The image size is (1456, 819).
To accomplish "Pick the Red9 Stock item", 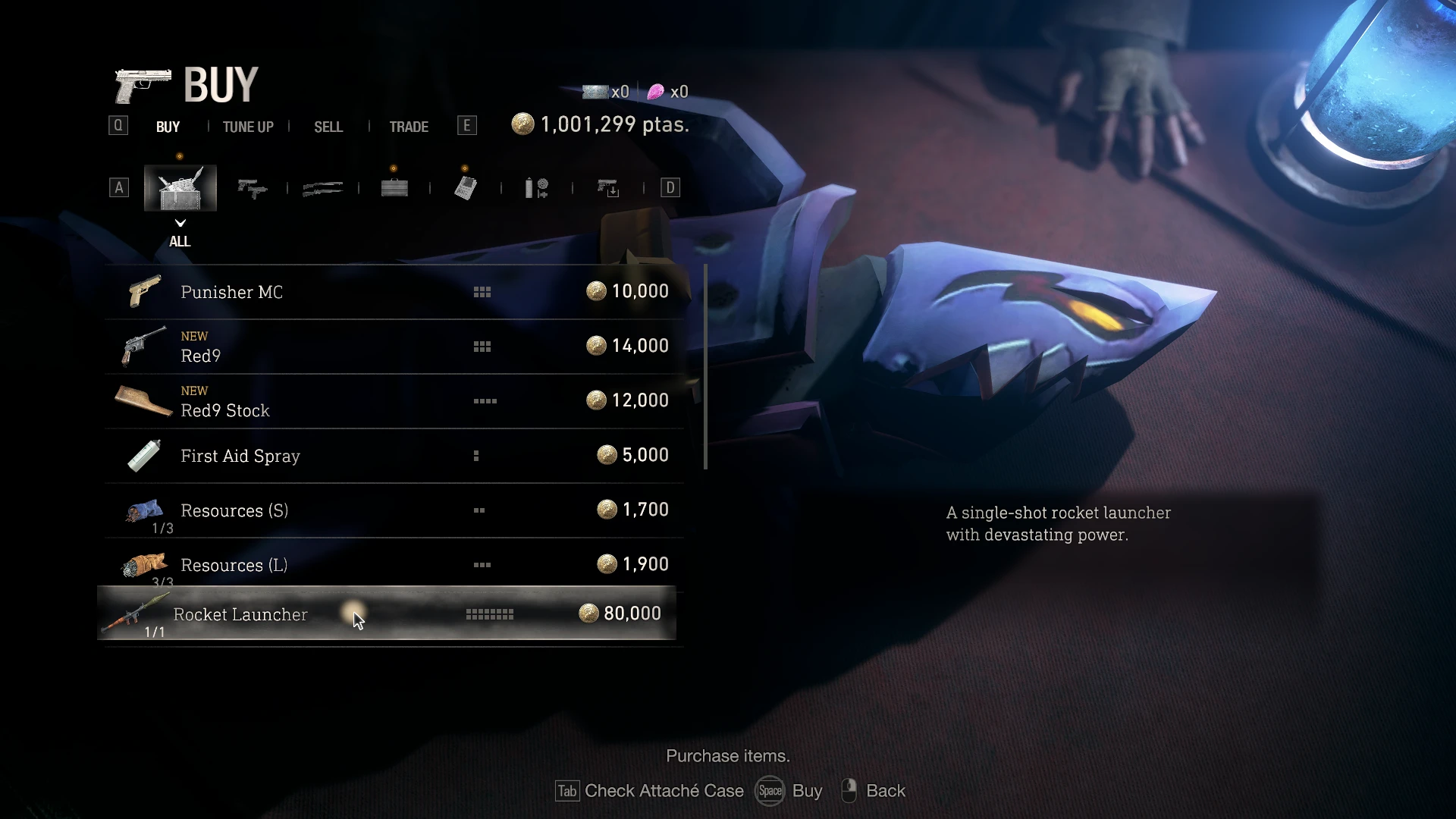I will point(394,401).
